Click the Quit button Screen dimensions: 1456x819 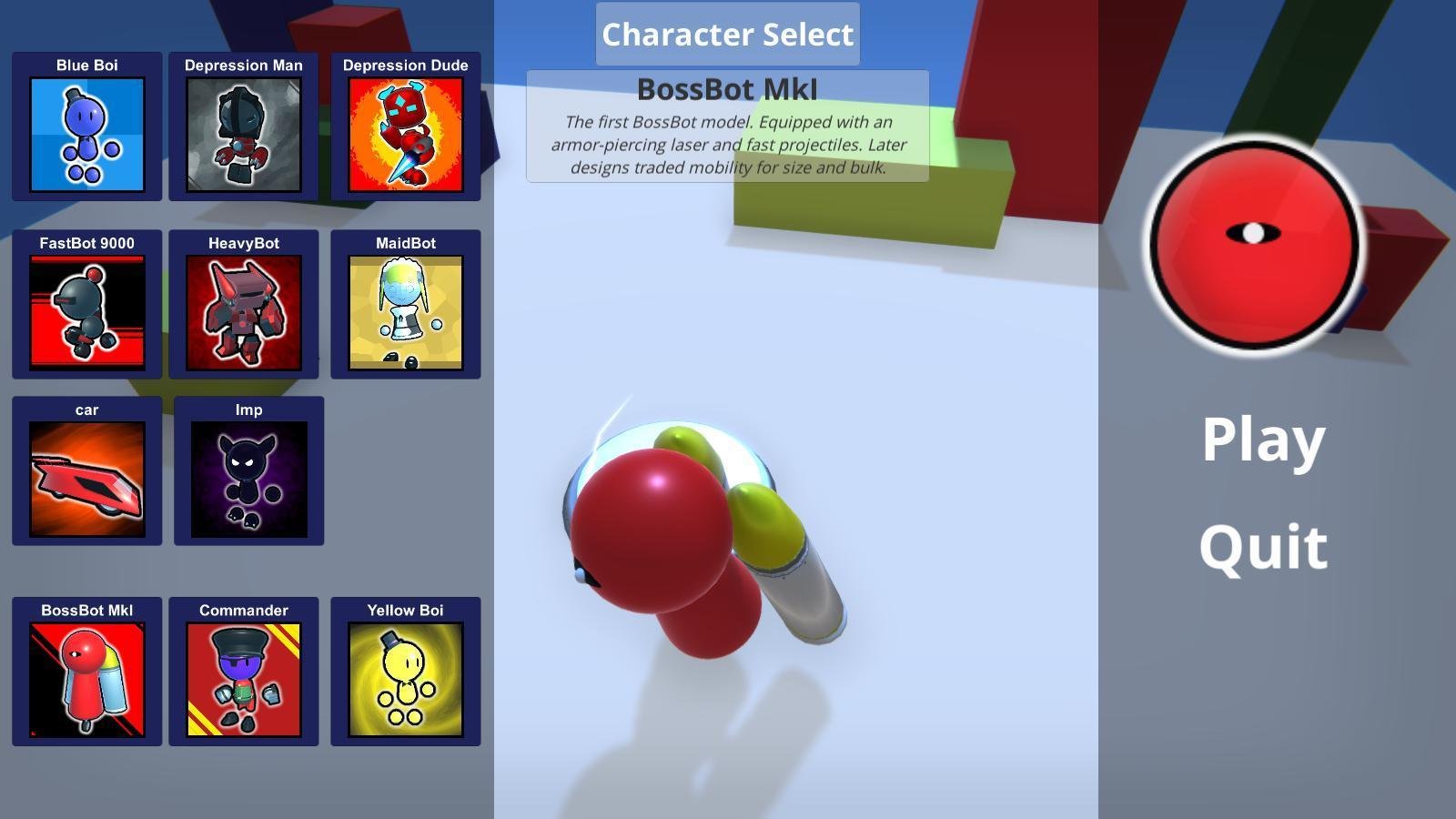coord(1263,546)
